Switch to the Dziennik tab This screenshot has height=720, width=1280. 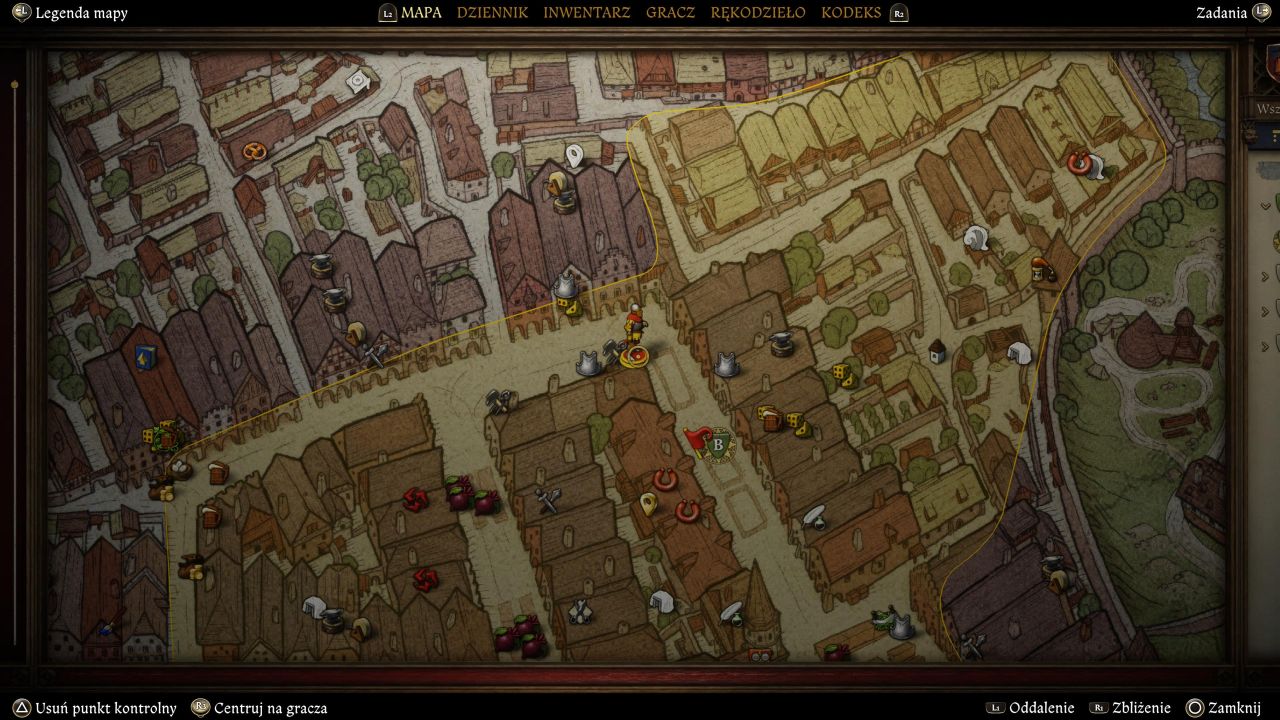pos(492,13)
